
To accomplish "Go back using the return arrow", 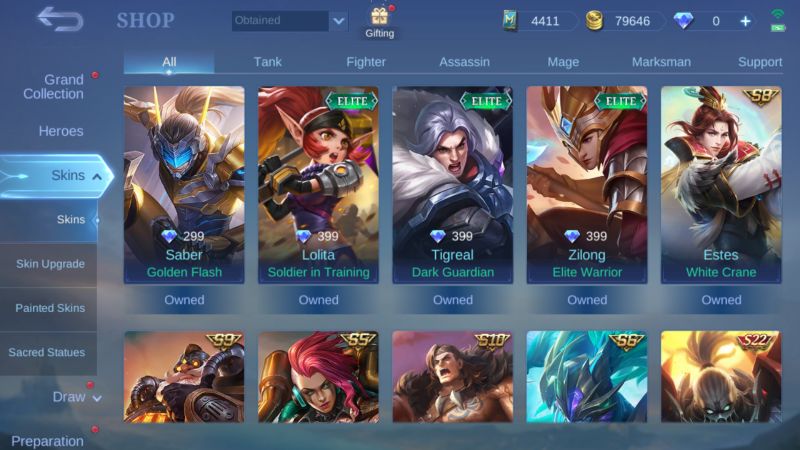I will pos(59,19).
